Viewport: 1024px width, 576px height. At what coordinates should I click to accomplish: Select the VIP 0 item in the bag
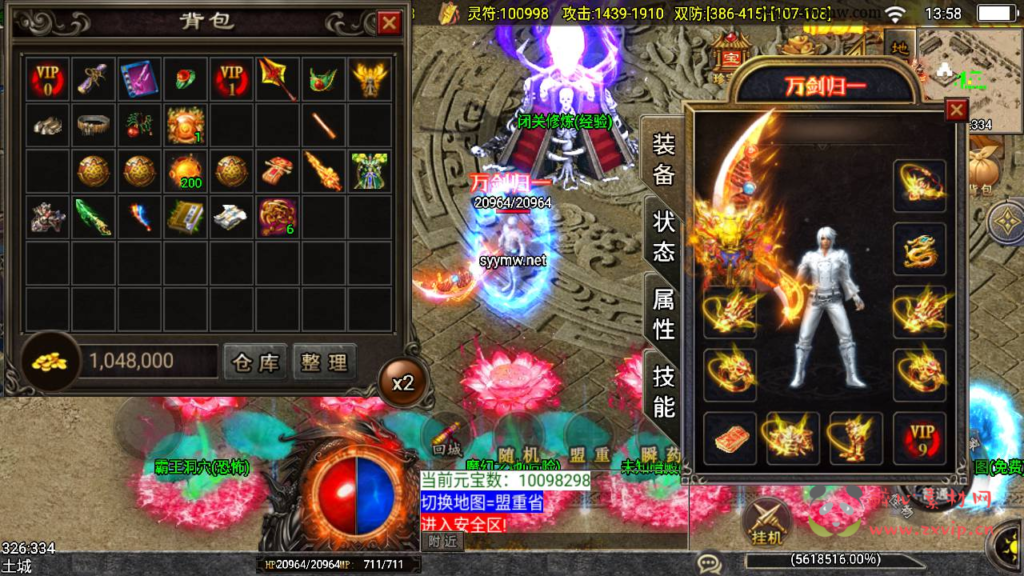pyautogui.click(x=47, y=78)
